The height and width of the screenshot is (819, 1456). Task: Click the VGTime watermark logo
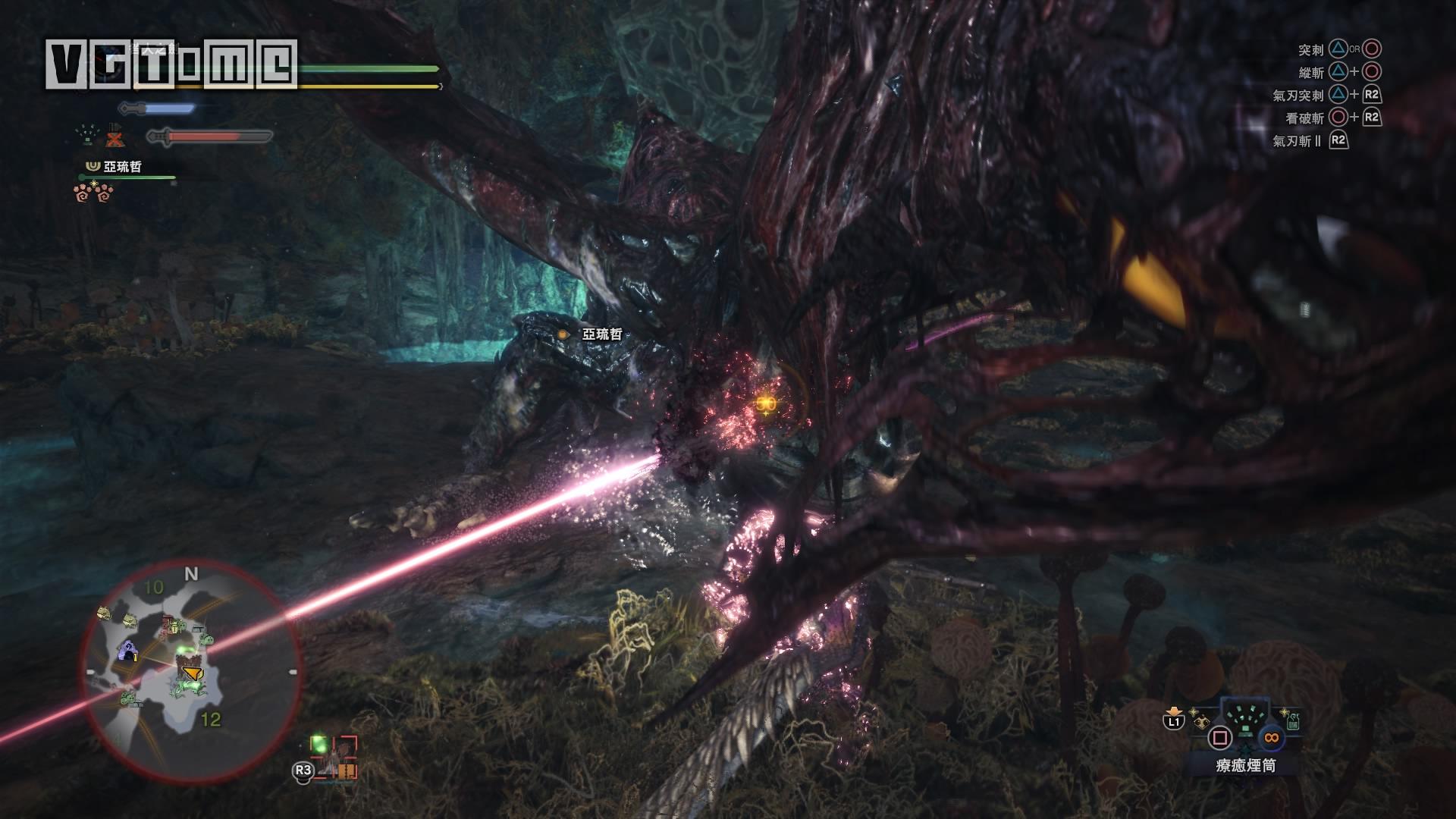tap(171, 64)
